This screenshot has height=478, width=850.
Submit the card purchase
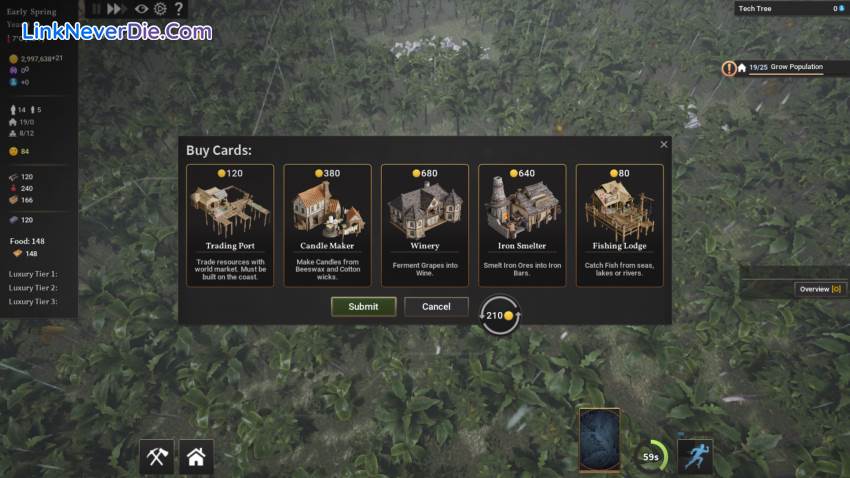tap(363, 307)
